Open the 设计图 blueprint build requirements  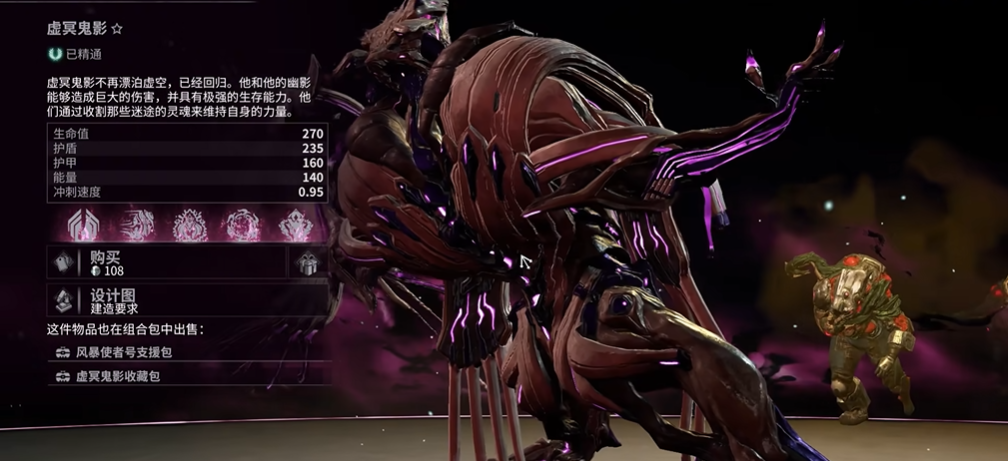point(187,301)
